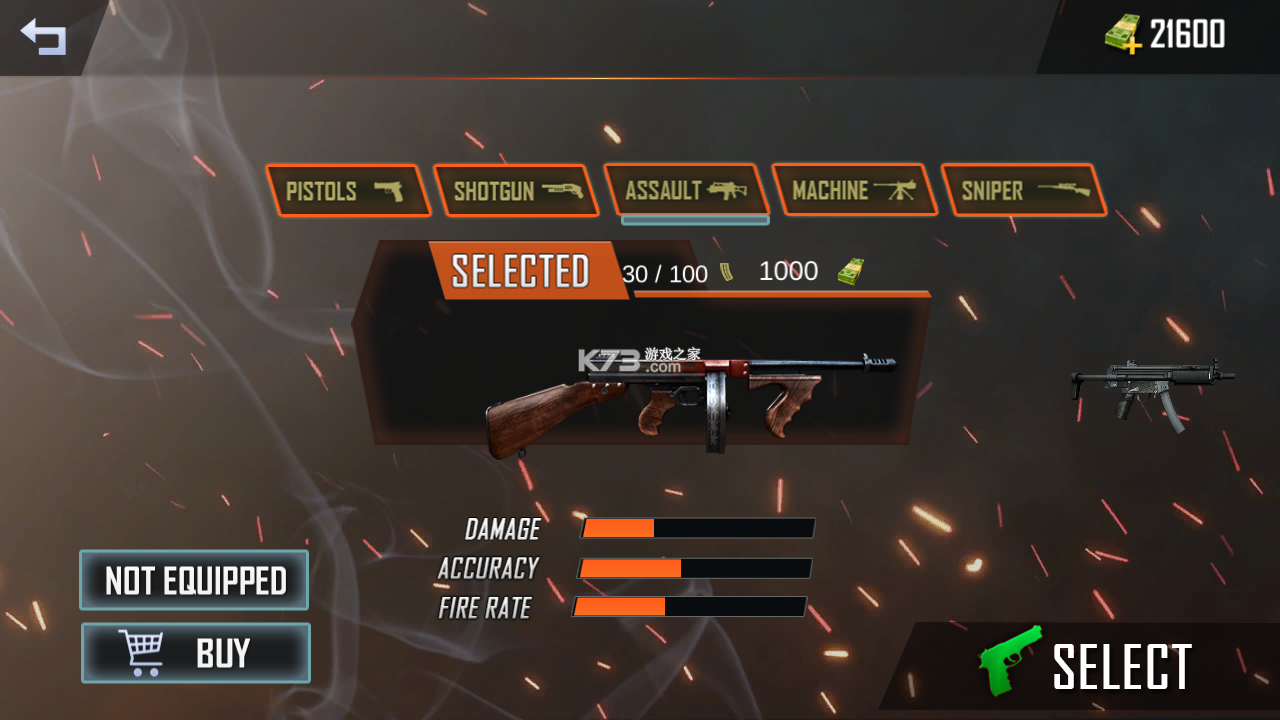This screenshot has width=1280, height=720.
Task: Open the cash purchase plus icon
Action: pos(1124,35)
